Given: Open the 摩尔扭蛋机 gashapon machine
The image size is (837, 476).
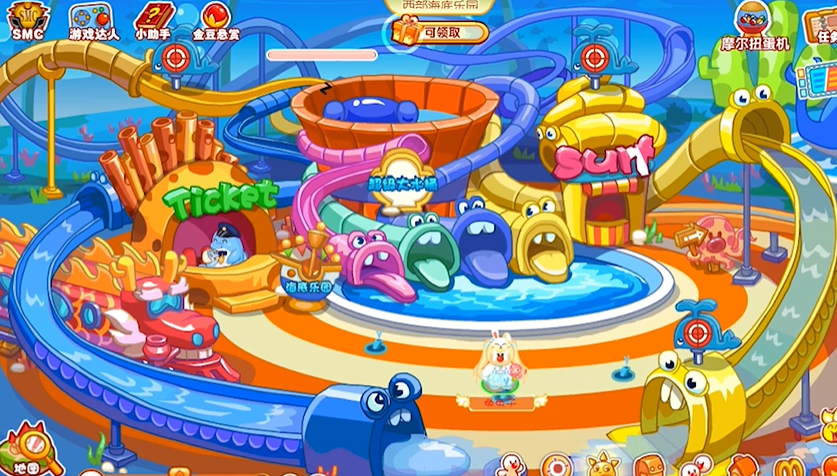Looking at the screenshot, I should tap(755, 24).
